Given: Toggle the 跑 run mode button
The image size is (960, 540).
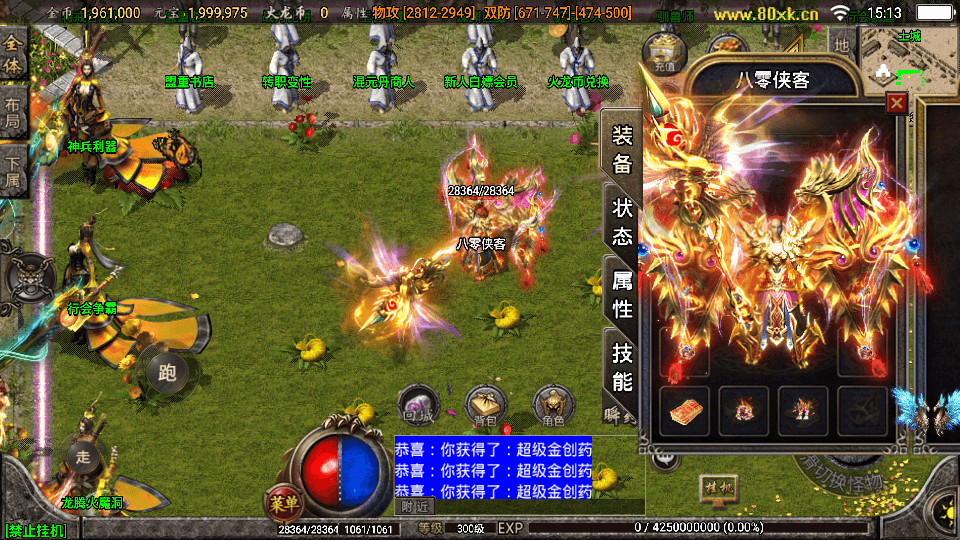Looking at the screenshot, I should 167,373.
